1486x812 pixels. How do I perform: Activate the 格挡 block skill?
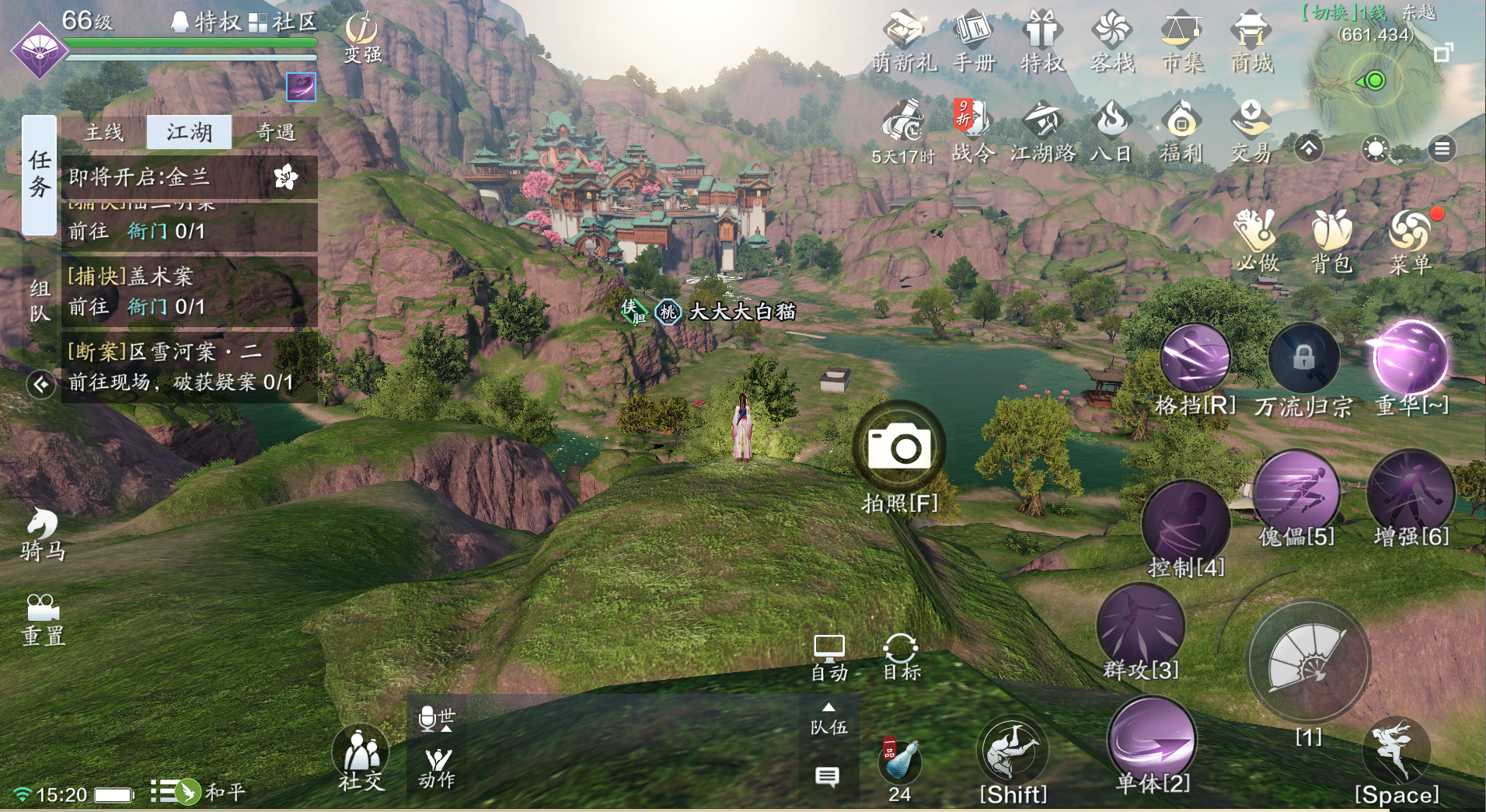(1195, 360)
